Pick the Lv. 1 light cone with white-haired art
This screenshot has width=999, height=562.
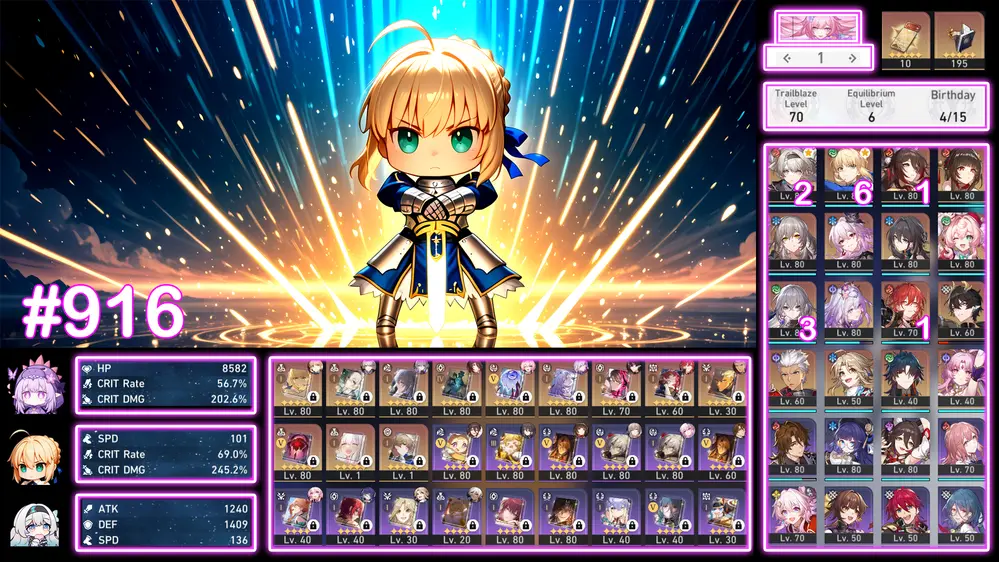click(x=349, y=452)
